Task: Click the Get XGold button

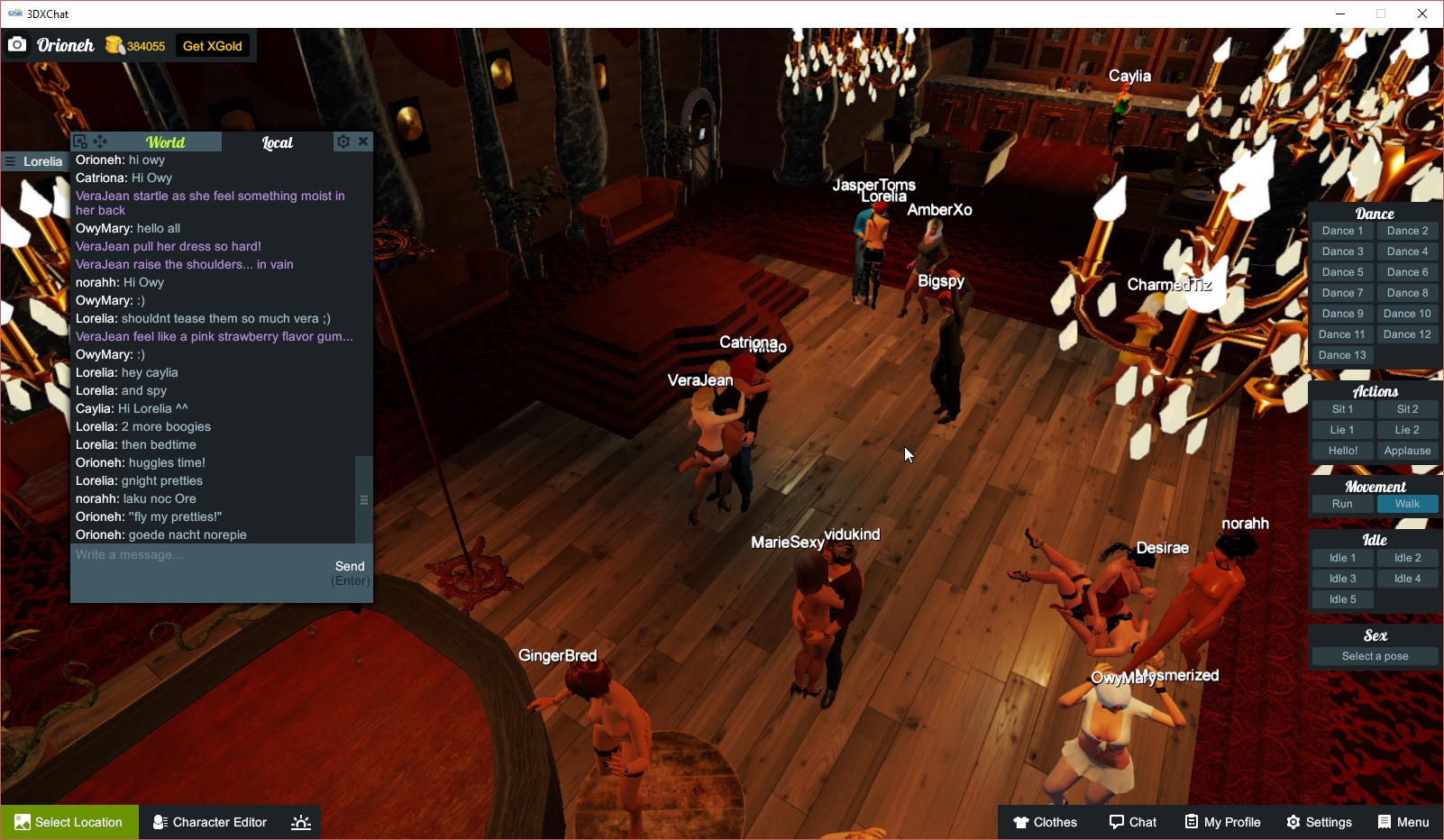Action: (213, 45)
